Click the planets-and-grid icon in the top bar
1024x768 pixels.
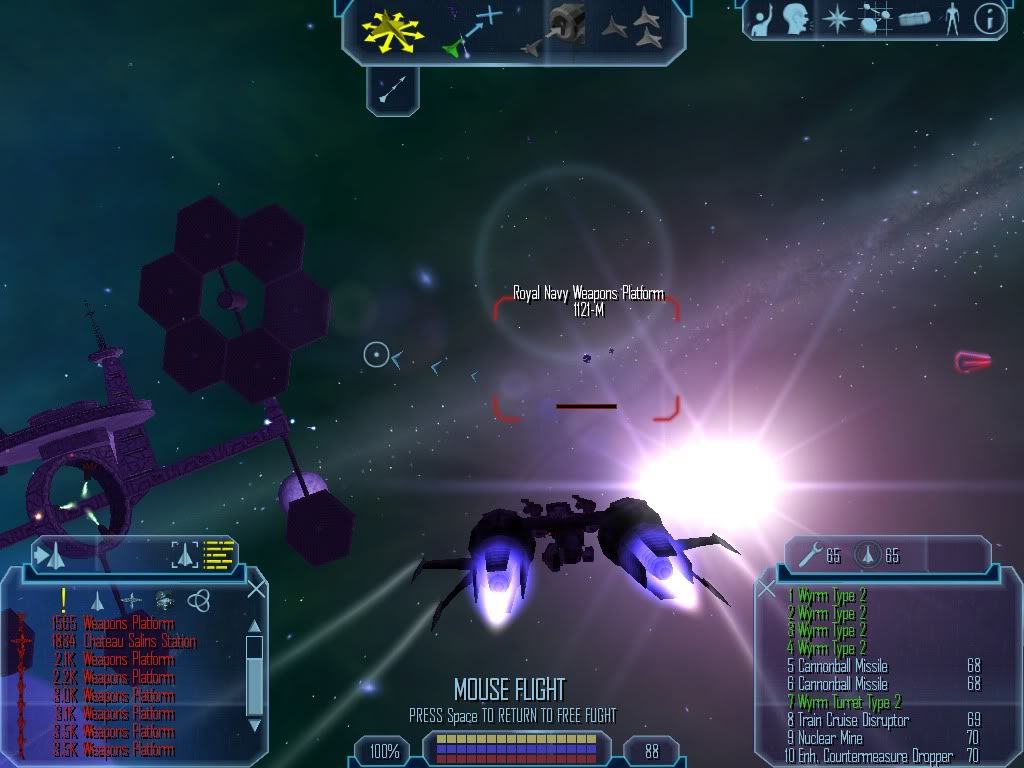(x=875, y=18)
